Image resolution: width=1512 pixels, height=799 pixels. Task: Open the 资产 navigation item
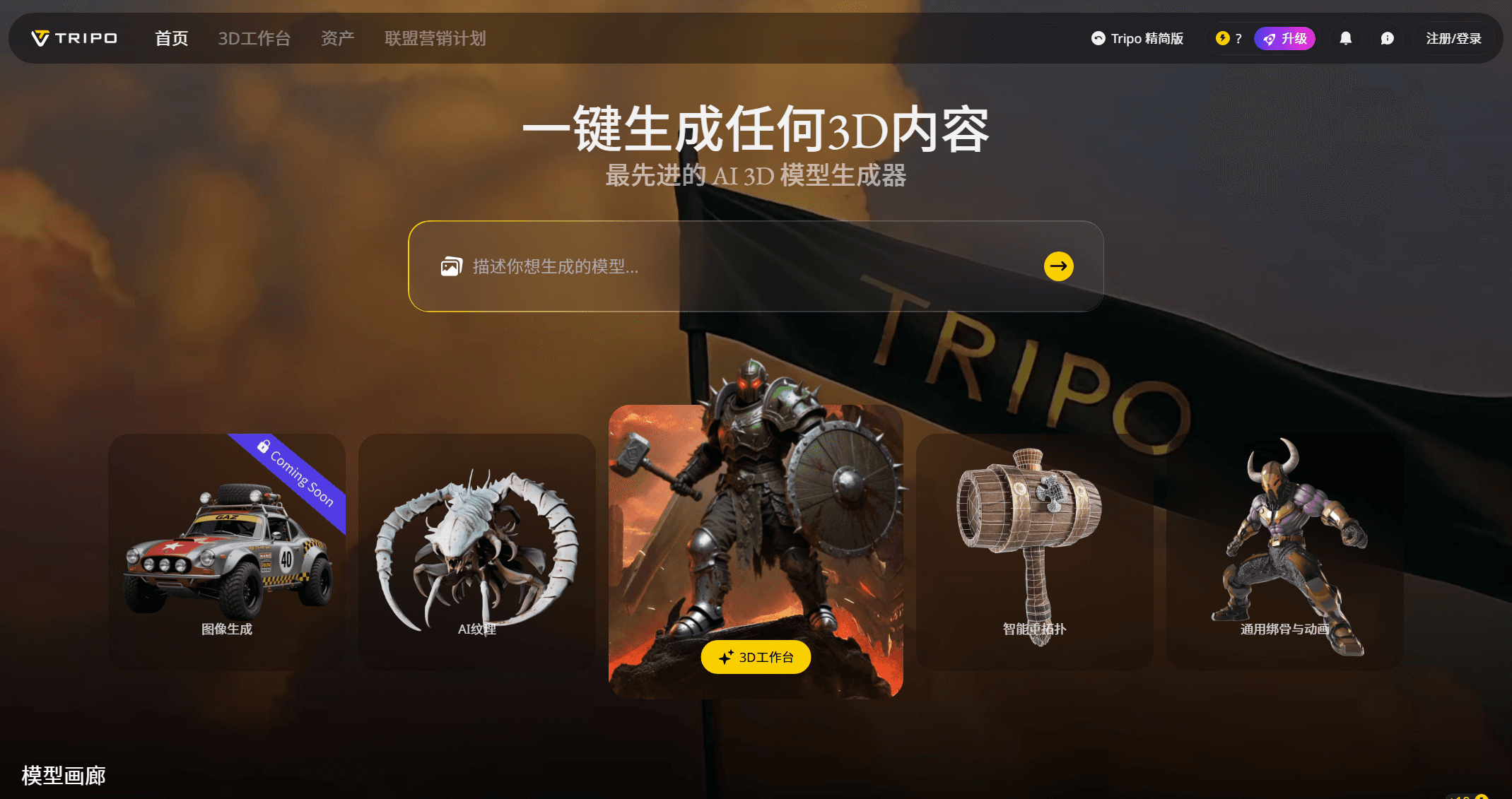click(337, 38)
